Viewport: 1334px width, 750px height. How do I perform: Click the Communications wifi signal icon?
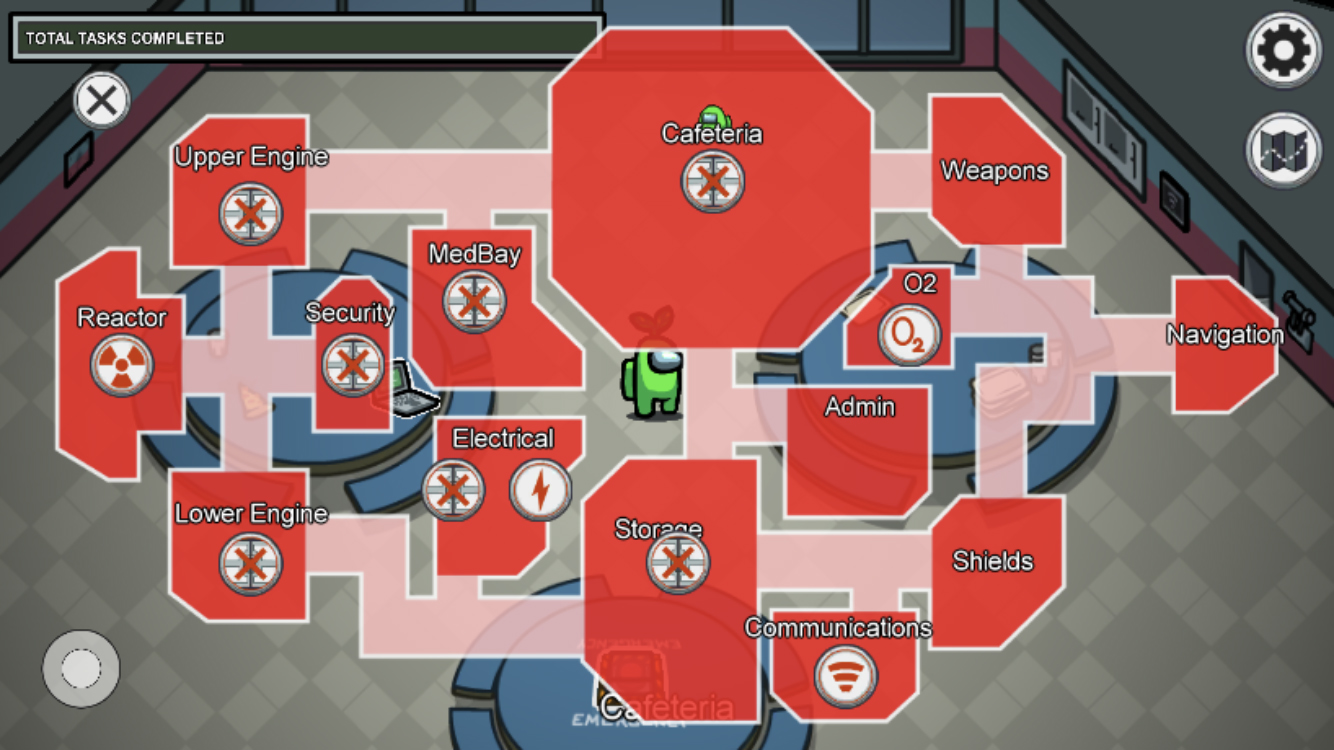(845, 676)
